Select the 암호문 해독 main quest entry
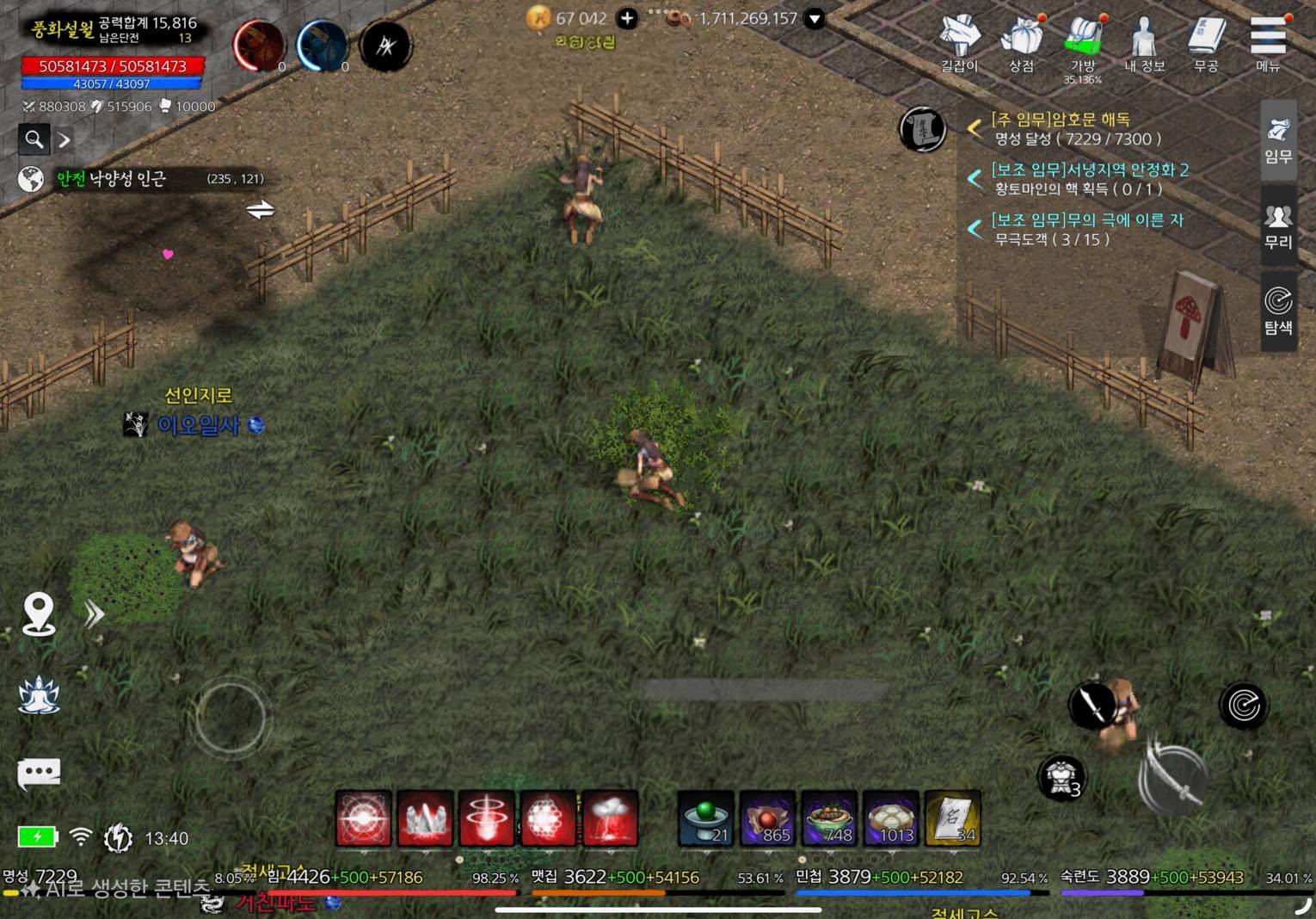 1060,120
